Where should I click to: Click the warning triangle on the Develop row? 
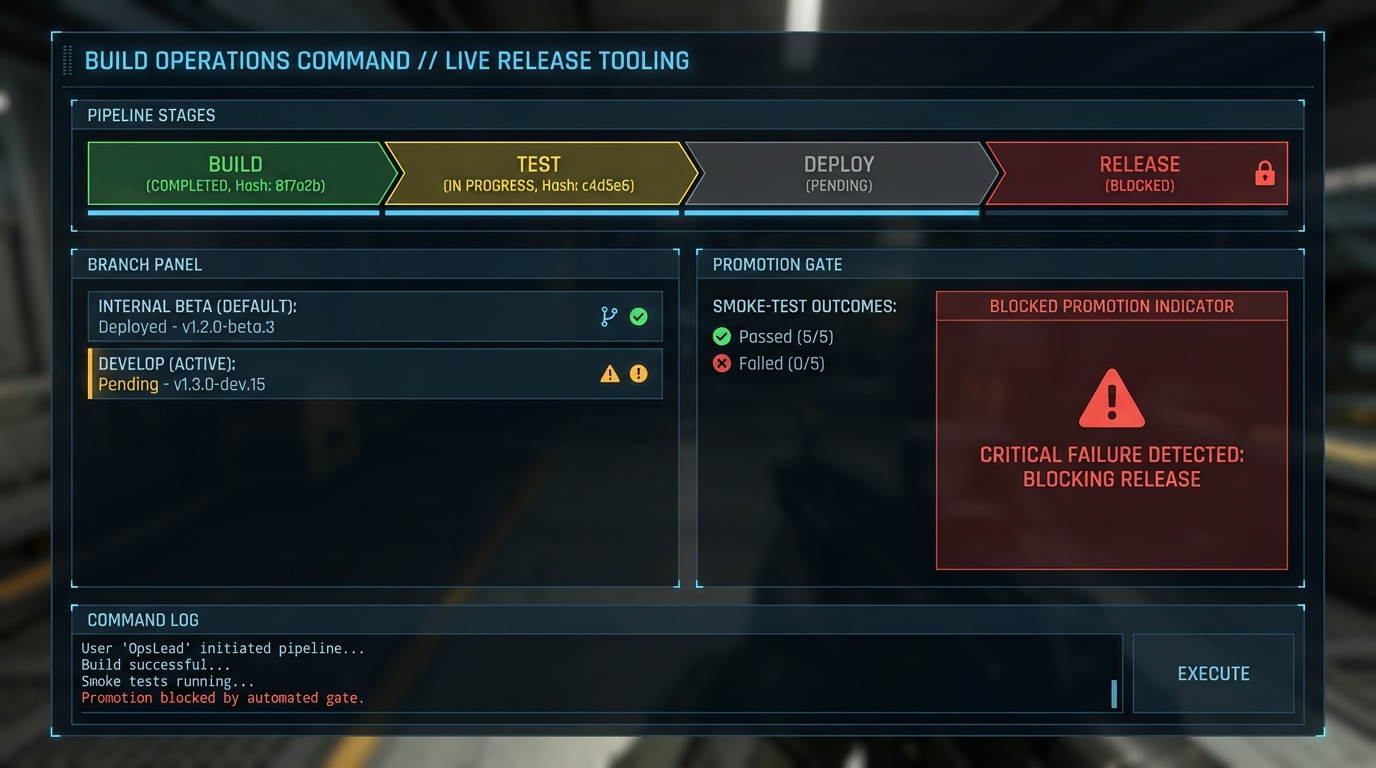click(x=611, y=372)
